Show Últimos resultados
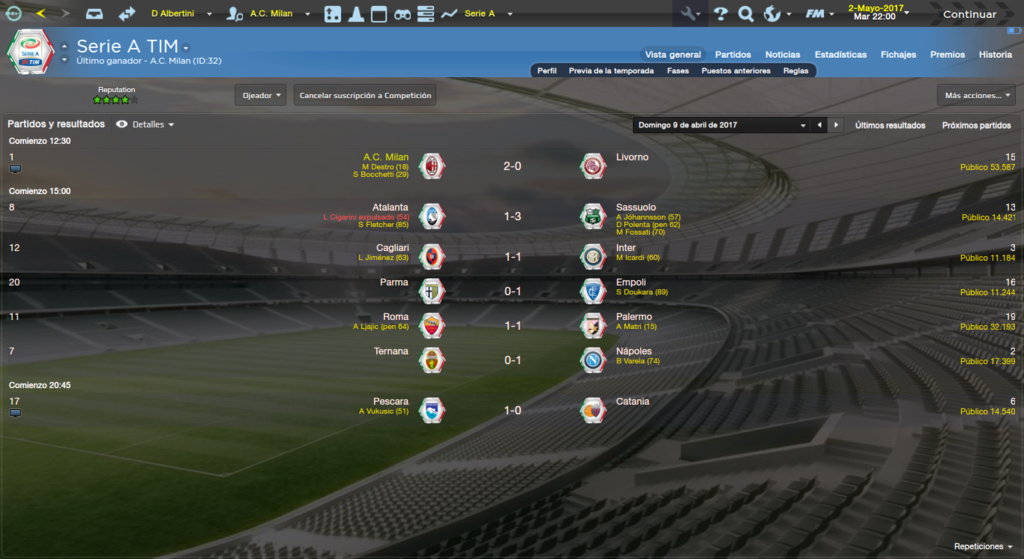 890,125
